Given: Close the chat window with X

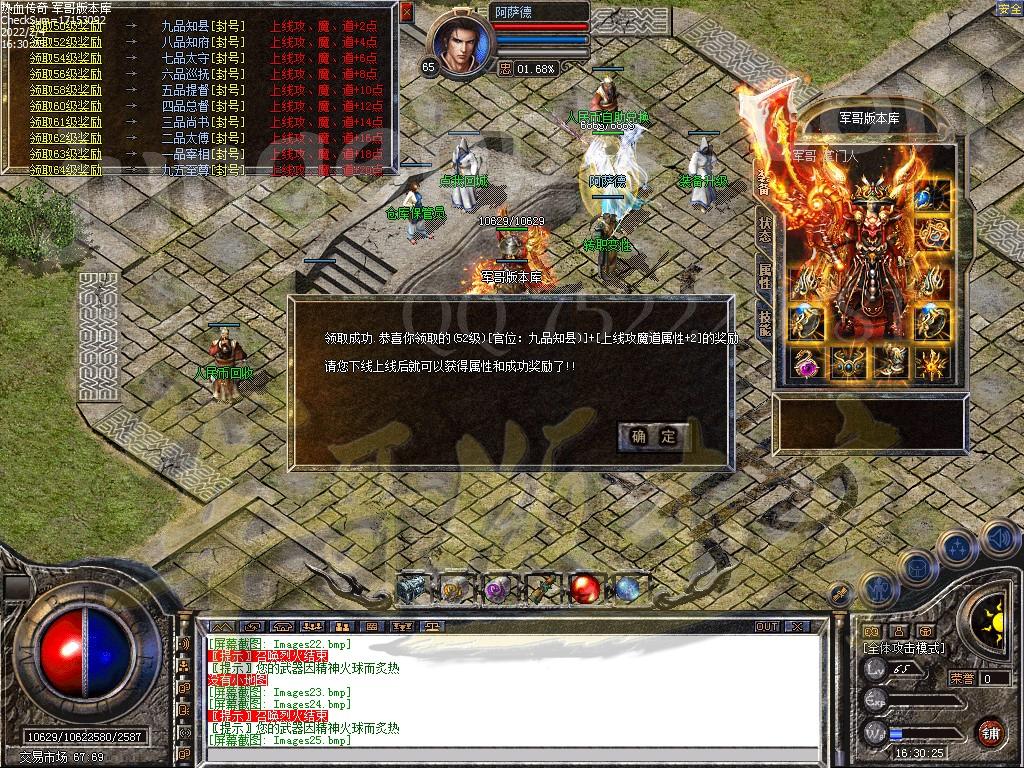Looking at the screenshot, I should tap(796, 626).
